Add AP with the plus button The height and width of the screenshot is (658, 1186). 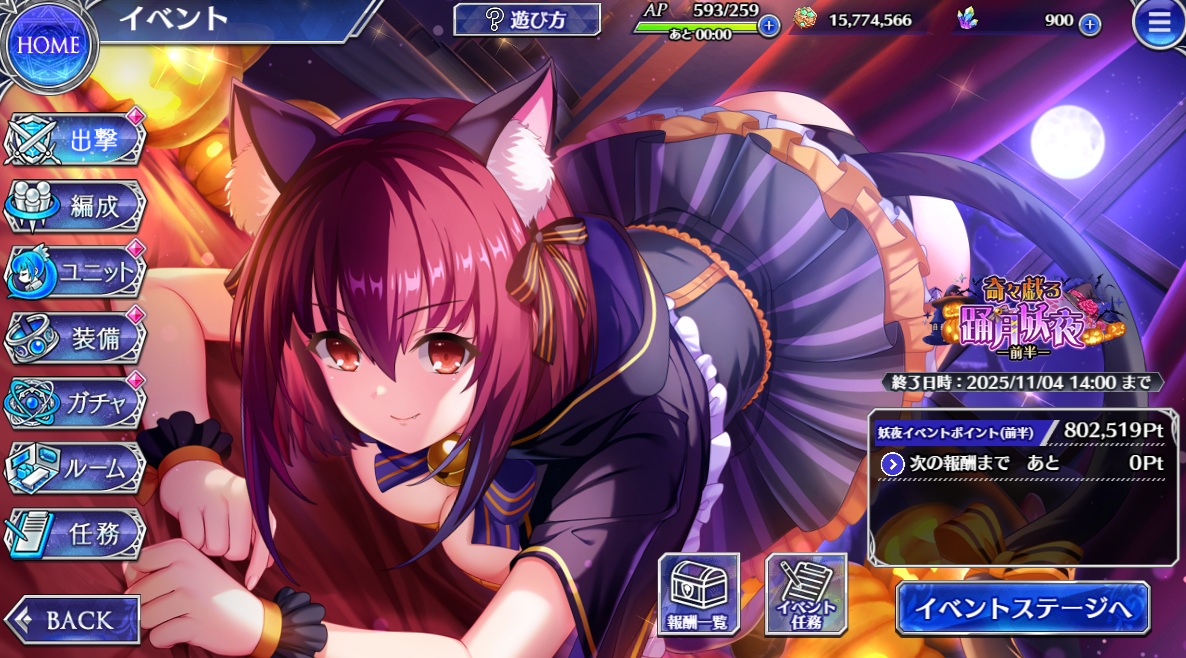tap(768, 25)
